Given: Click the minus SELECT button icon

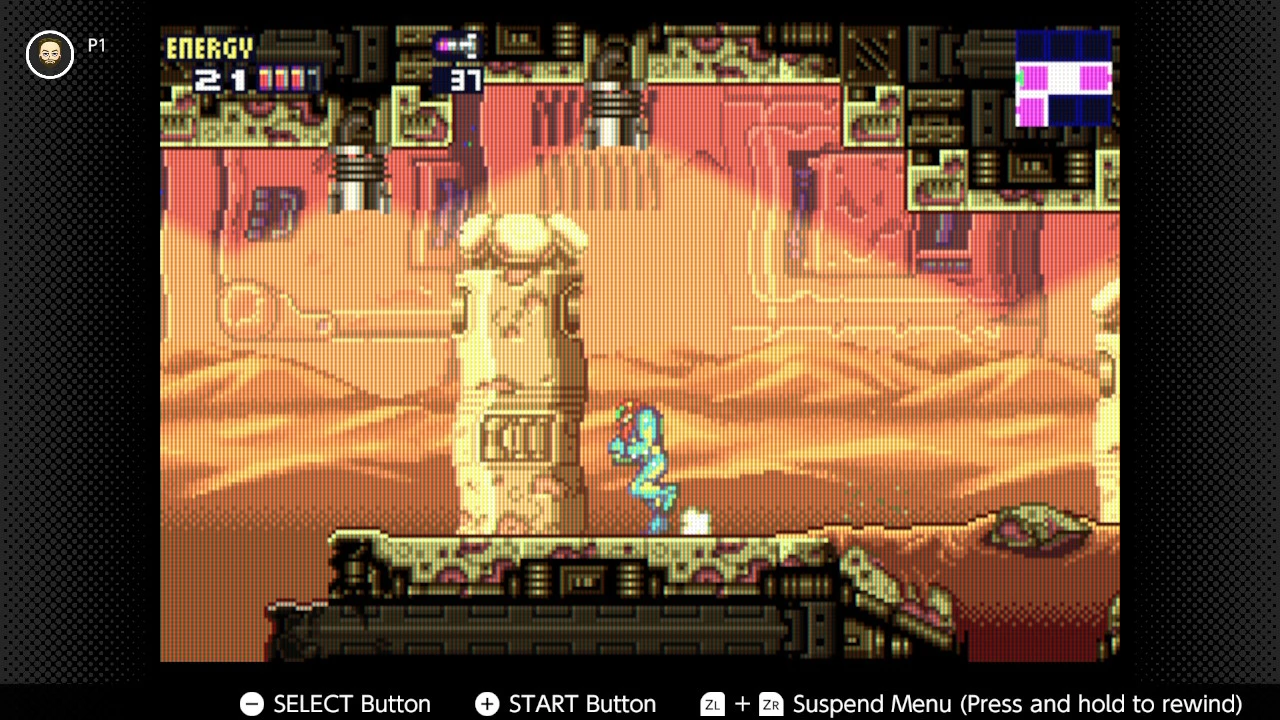Looking at the screenshot, I should [251, 704].
